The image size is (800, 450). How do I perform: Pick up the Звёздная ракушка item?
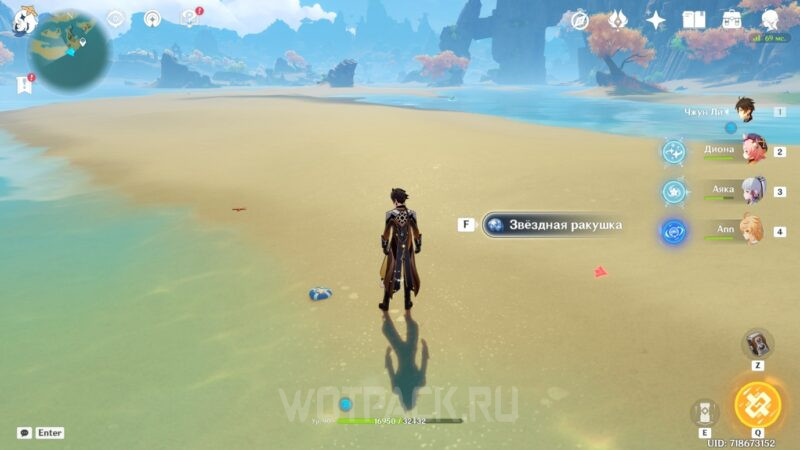[553, 225]
